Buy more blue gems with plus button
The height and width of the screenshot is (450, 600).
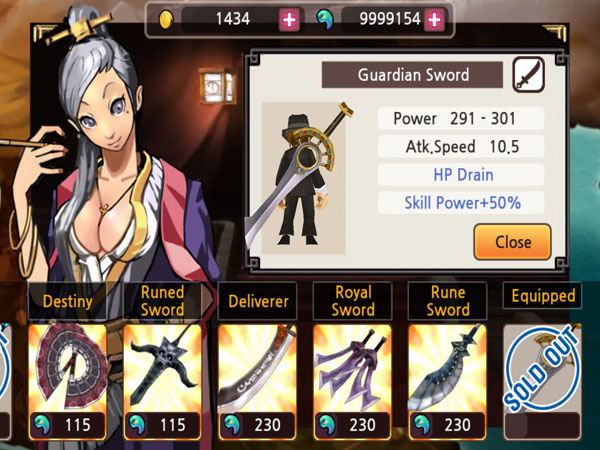434,19
